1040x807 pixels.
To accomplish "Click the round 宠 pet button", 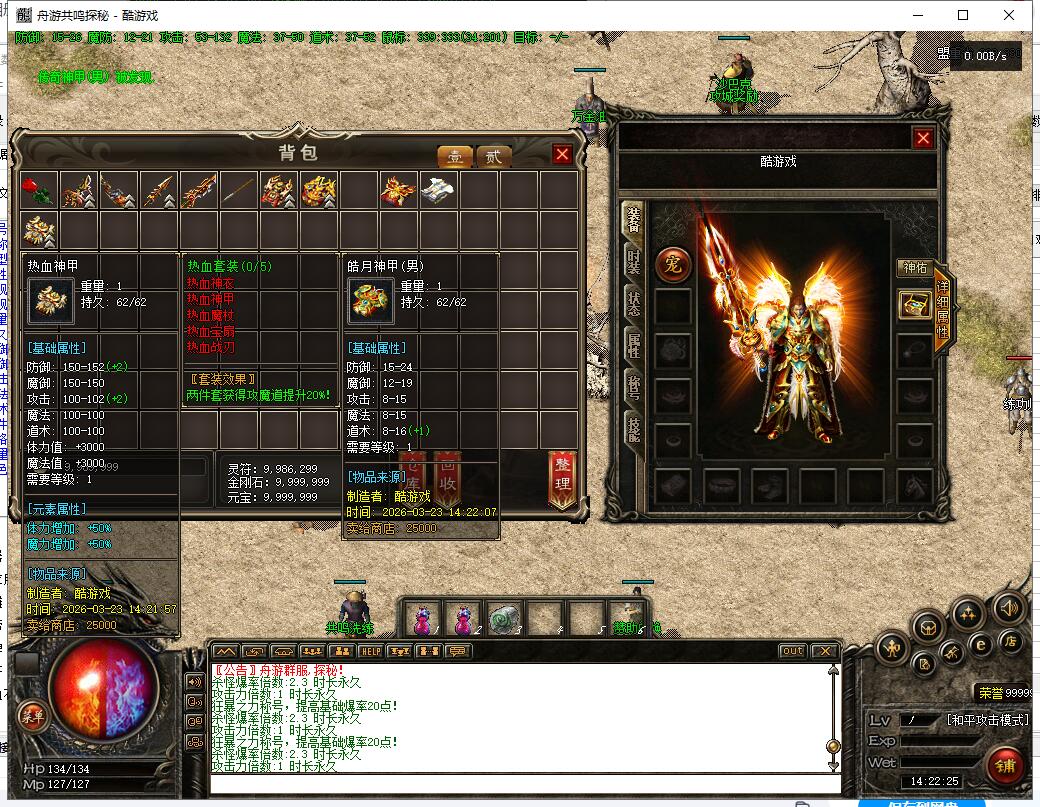I will tap(672, 264).
